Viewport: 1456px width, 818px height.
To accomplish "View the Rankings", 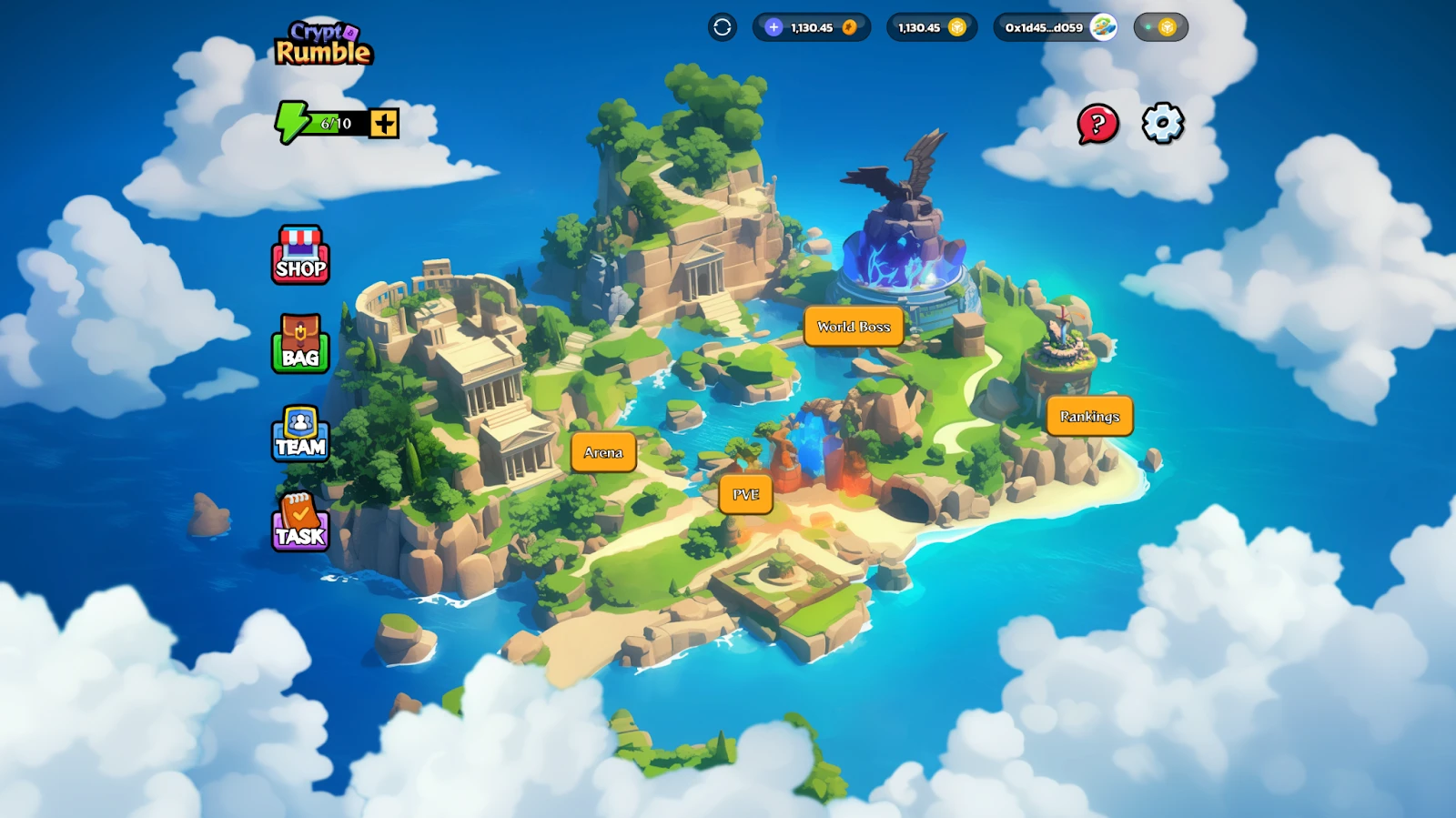I will (x=1089, y=416).
